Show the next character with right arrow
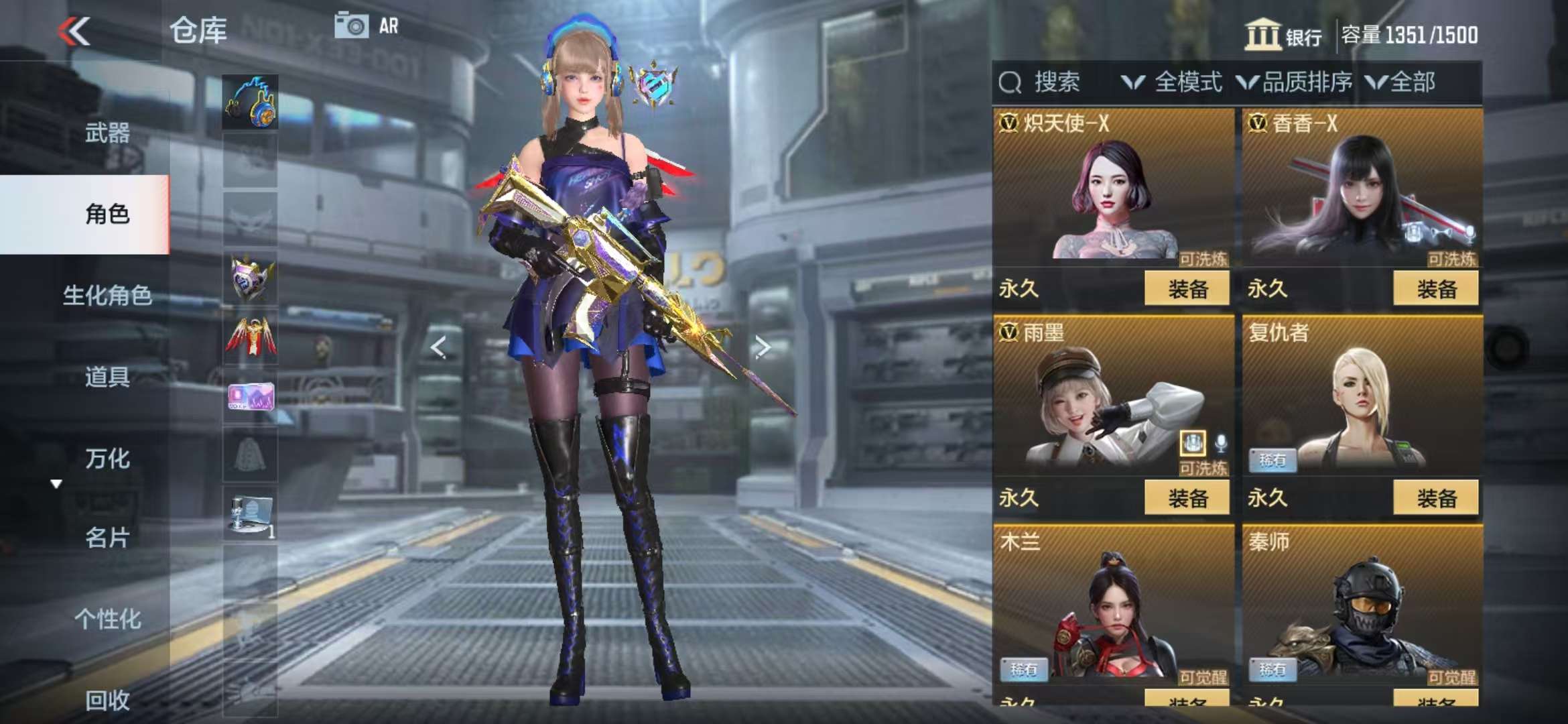1568x724 pixels. pyautogui.click(x=762, y=347)
